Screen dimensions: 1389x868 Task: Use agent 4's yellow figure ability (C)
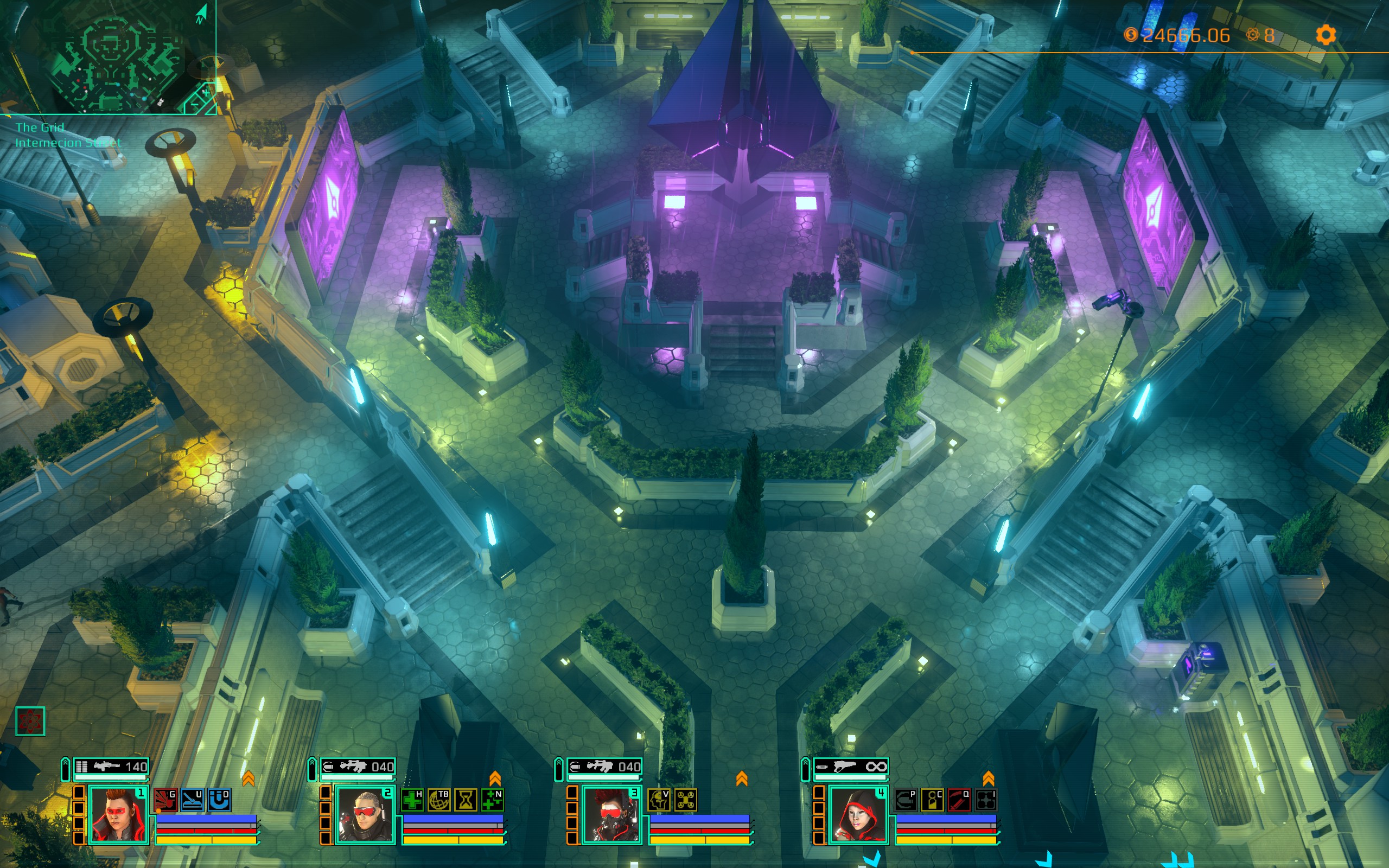click(x=932, y=800)
